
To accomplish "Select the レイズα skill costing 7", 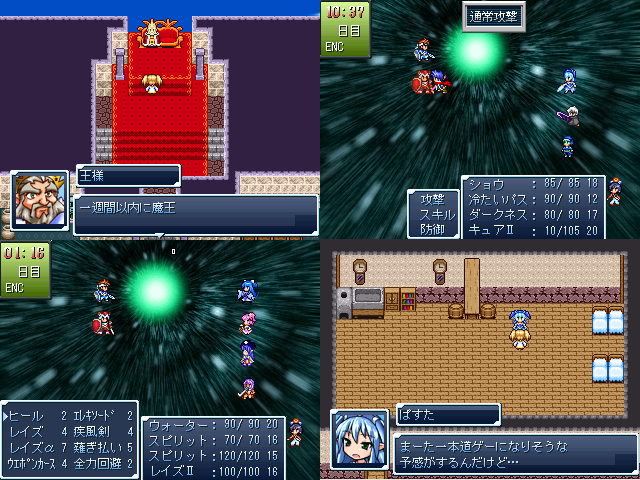I will click(x=32, y=447).
